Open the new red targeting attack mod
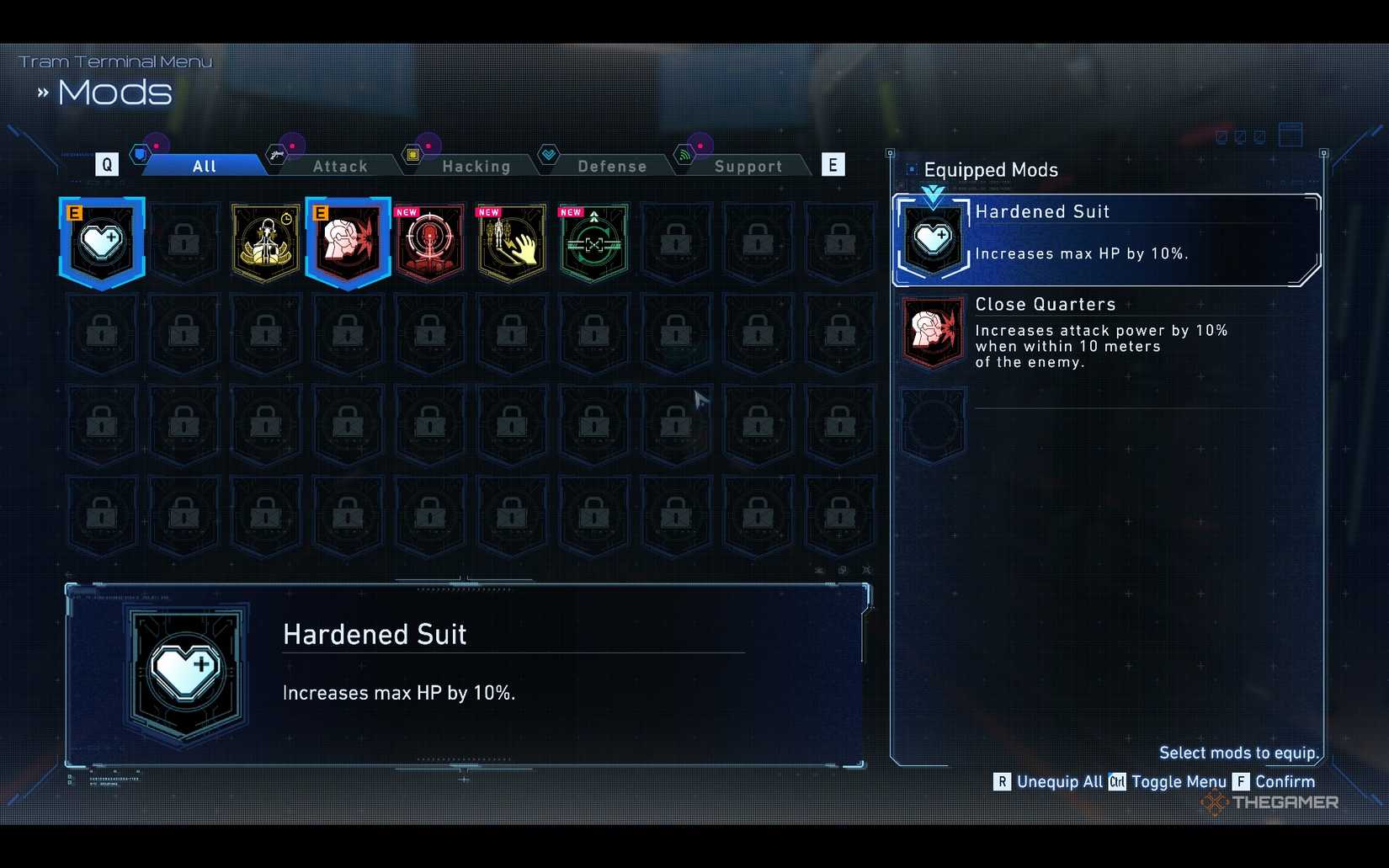The image size is (1389, 868). point(429,242)
